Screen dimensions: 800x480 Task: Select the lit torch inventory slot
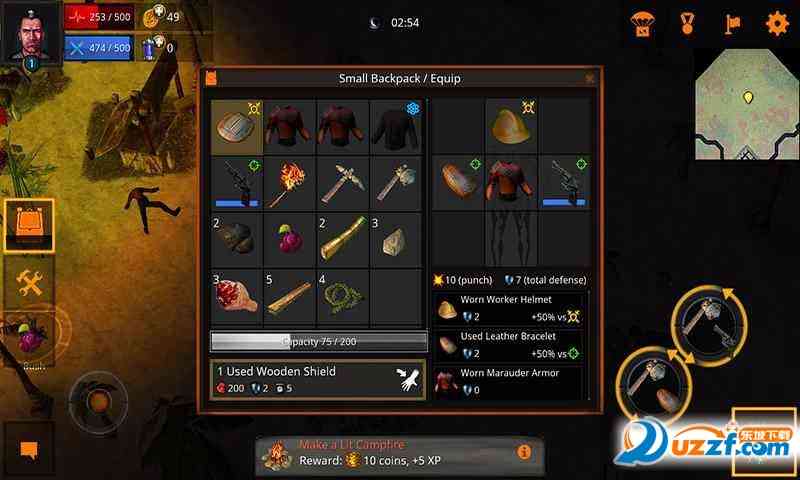coord(289,182)
